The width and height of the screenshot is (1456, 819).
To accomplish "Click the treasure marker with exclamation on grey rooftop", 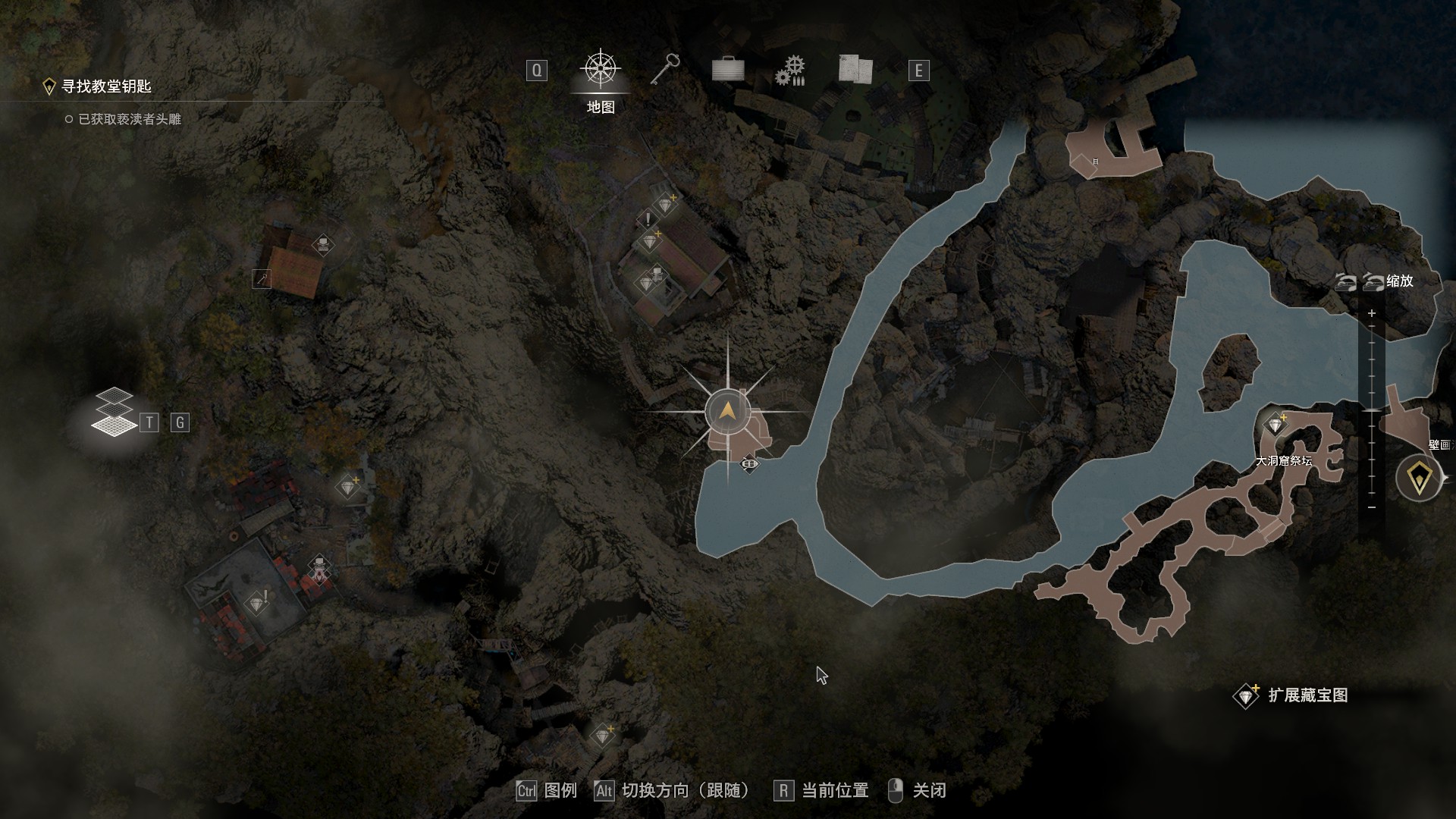I will [258, 604].
